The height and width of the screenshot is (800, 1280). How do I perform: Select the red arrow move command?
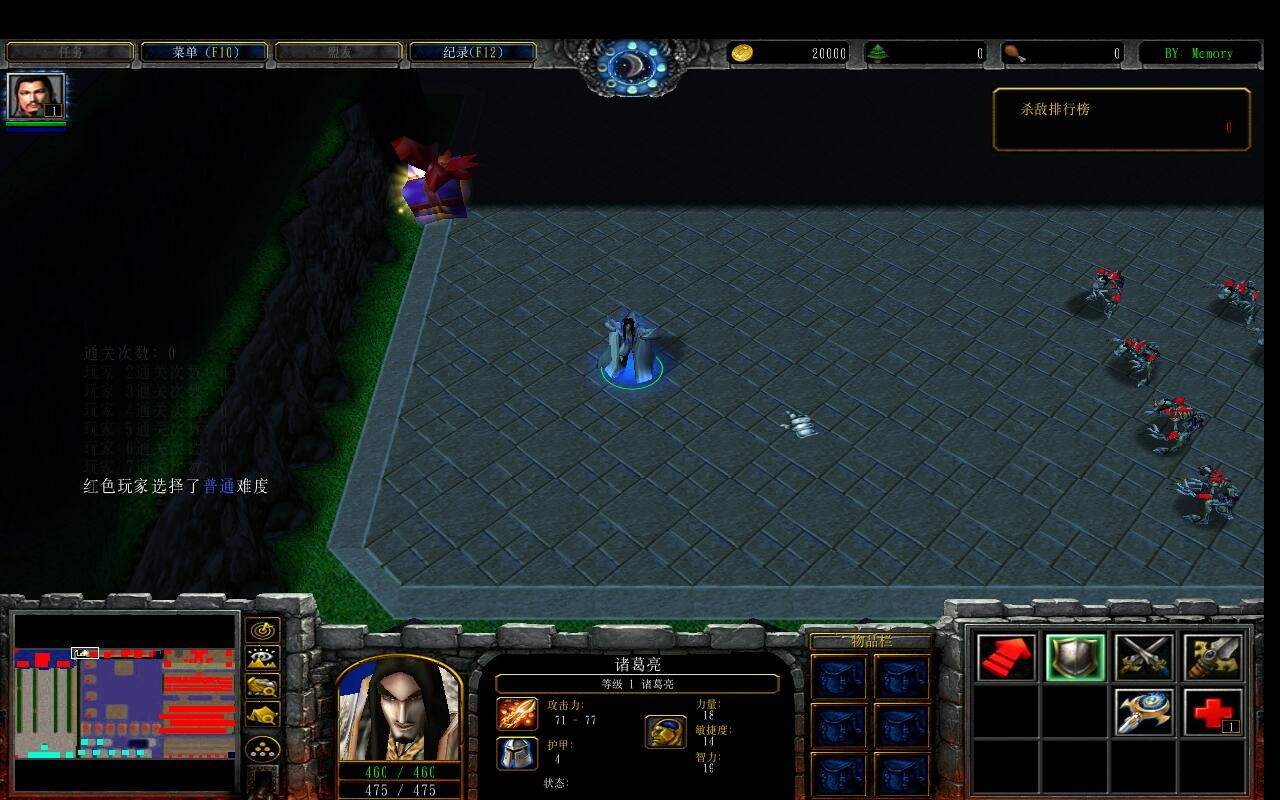point(1005,658)
